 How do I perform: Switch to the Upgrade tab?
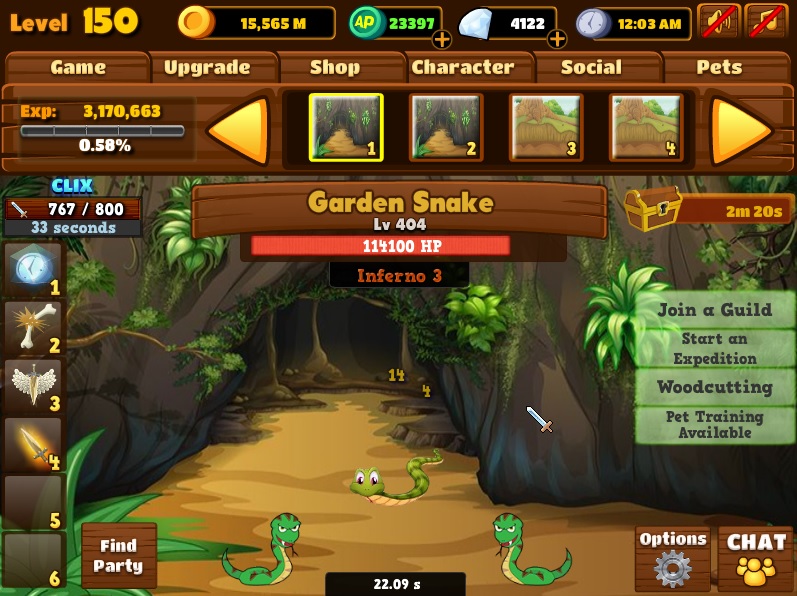point(207,68)
